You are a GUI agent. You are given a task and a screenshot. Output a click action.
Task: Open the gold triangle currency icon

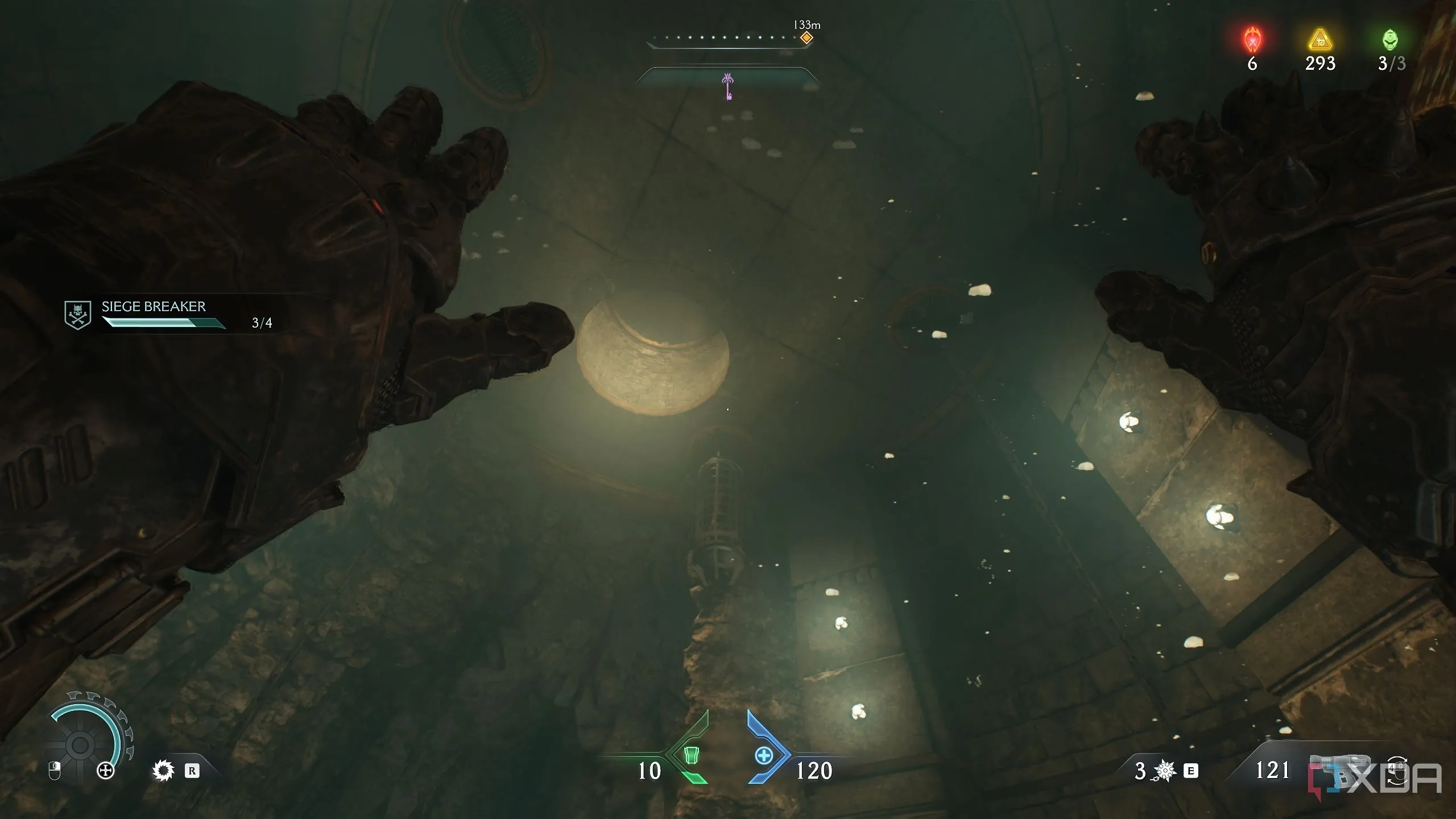(x=1319, y=40)
